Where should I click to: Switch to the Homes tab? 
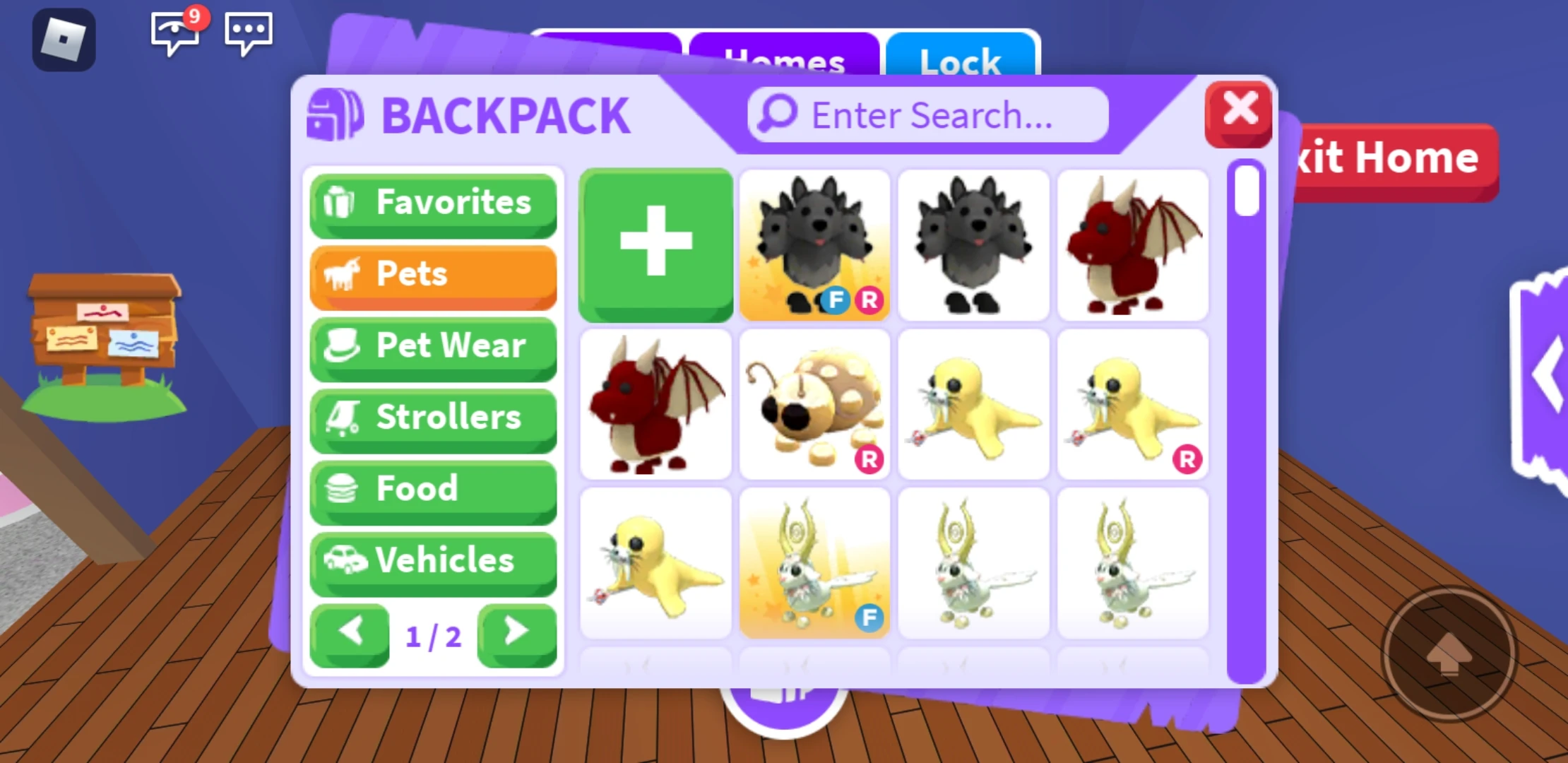tap(784, 60)
